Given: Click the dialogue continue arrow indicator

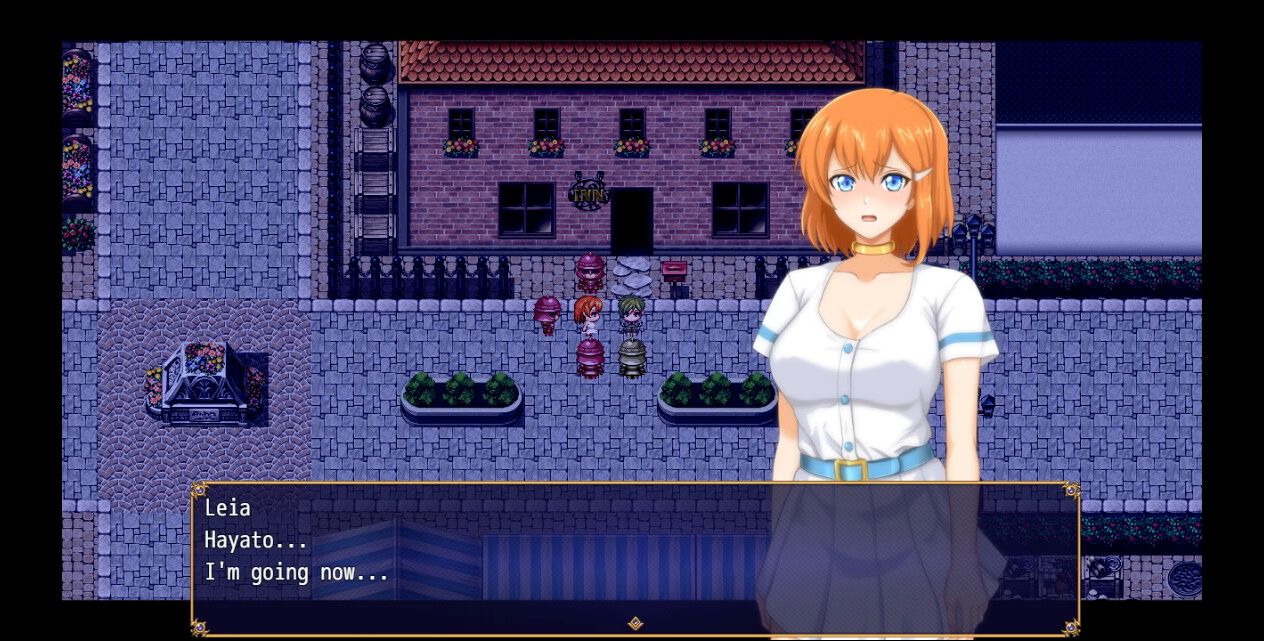Looking at the screenshot, I should (634, 624).
